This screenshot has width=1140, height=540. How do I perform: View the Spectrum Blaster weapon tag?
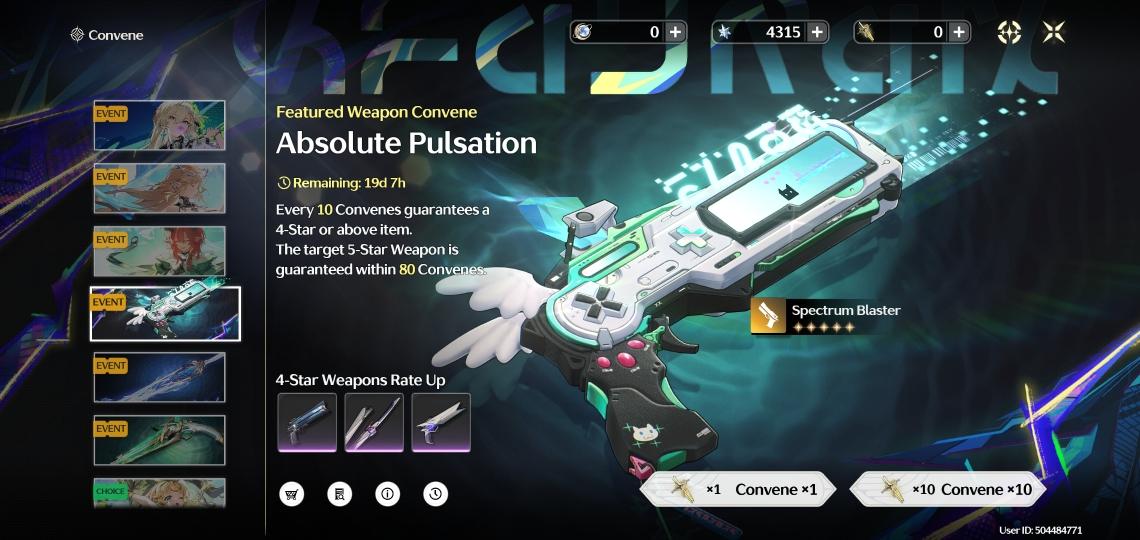[826, 316]
